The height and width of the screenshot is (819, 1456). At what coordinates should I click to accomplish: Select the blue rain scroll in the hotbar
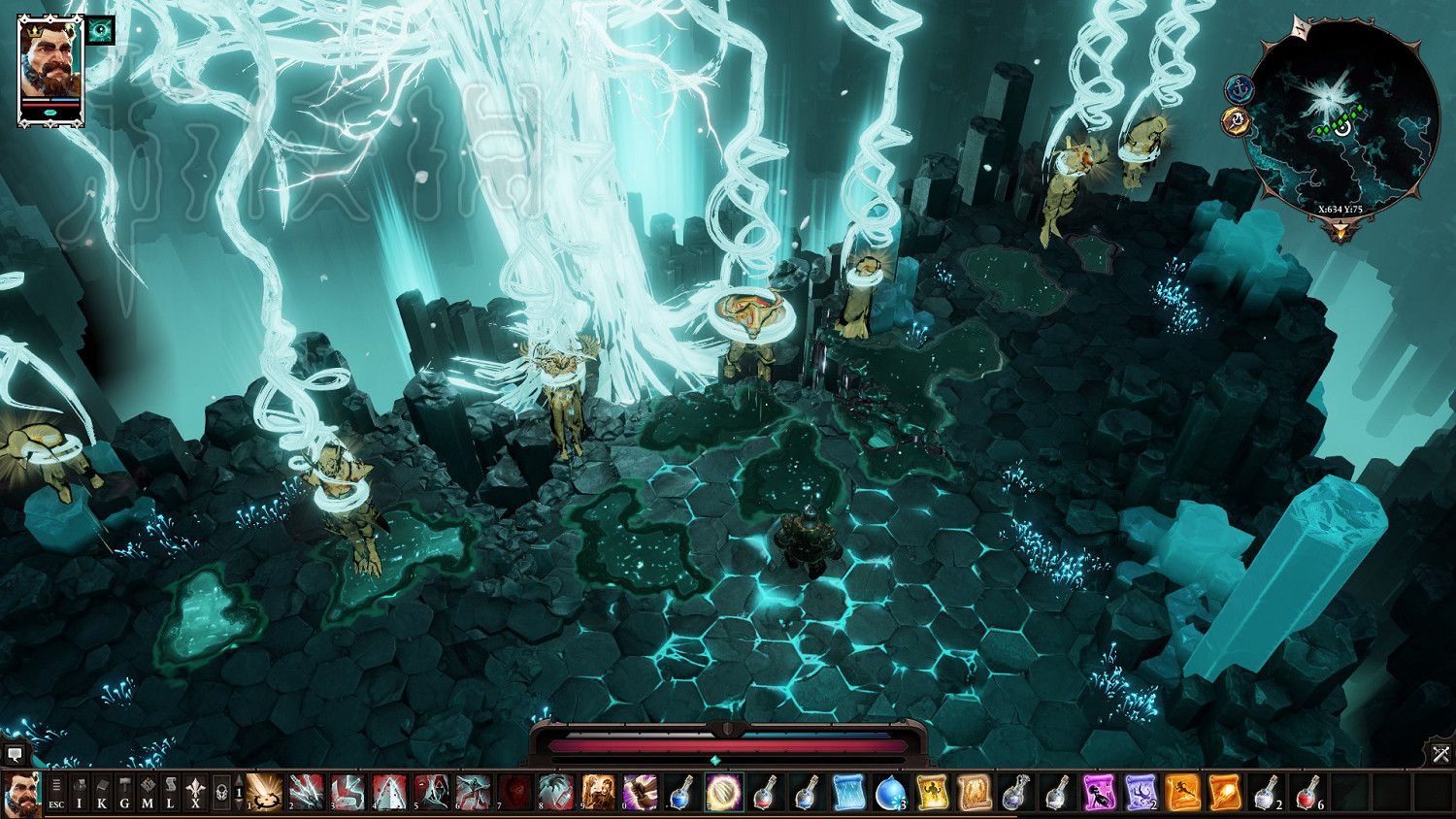pos(848,792)
